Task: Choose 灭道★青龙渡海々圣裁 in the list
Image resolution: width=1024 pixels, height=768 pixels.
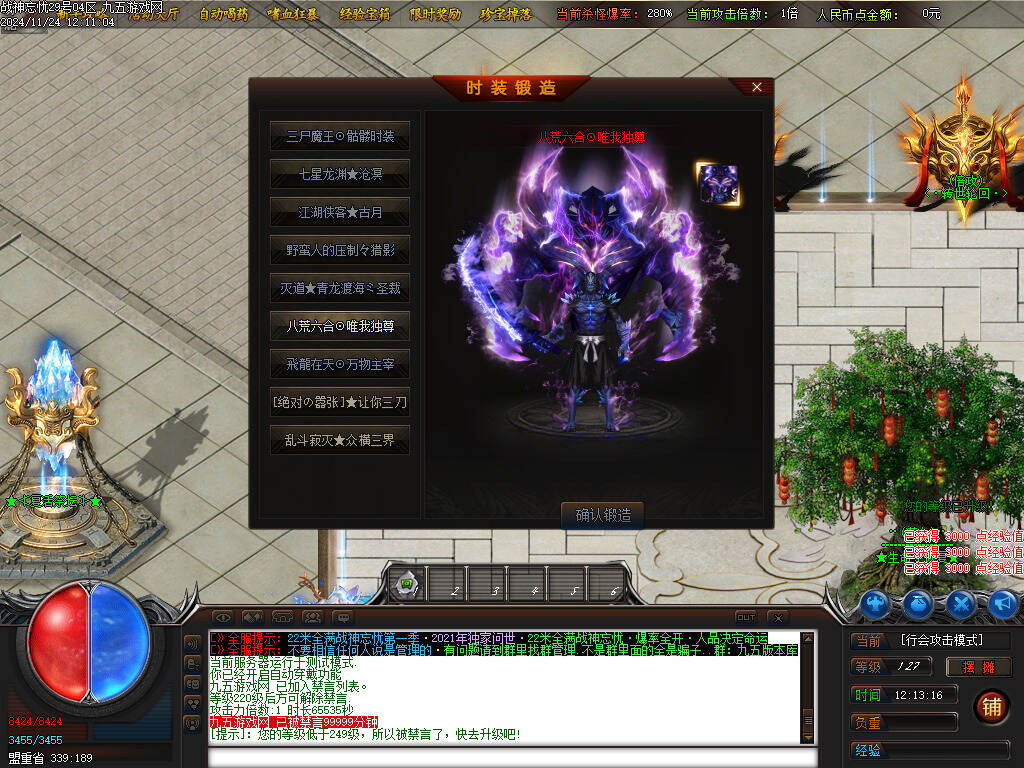Action: 340,288
